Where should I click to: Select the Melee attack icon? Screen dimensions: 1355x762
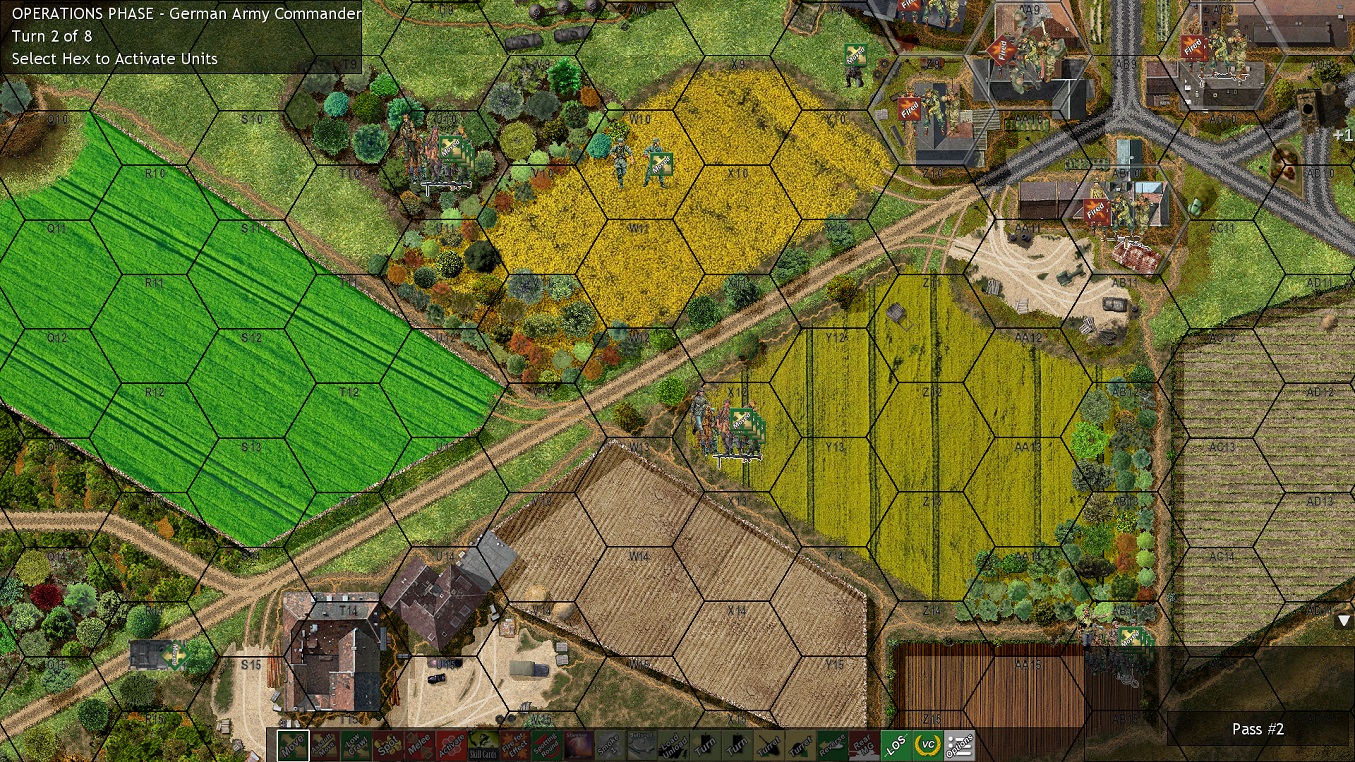click(x=419, y=744)
